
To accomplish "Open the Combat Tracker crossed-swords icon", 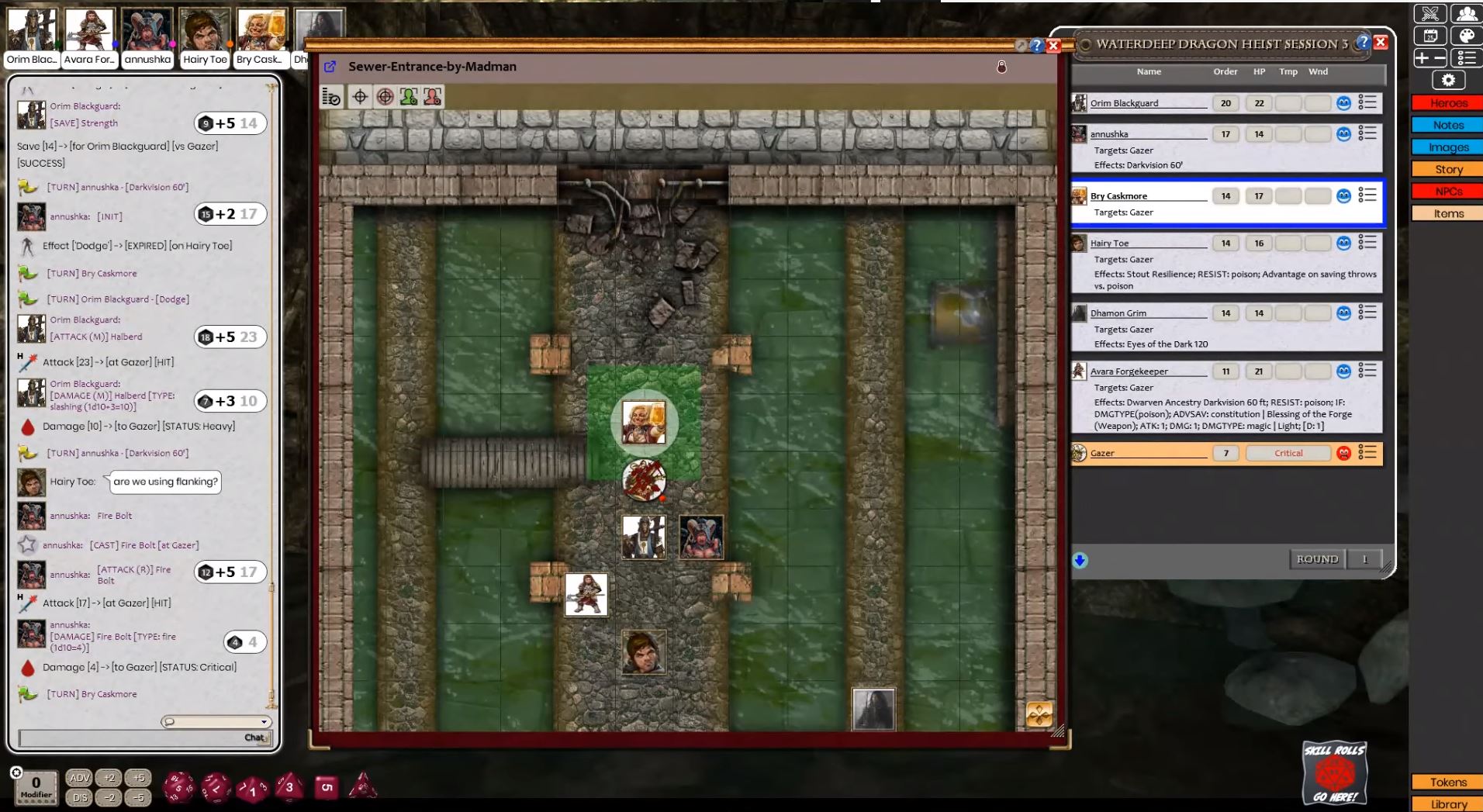I will tap(1431, 13).
